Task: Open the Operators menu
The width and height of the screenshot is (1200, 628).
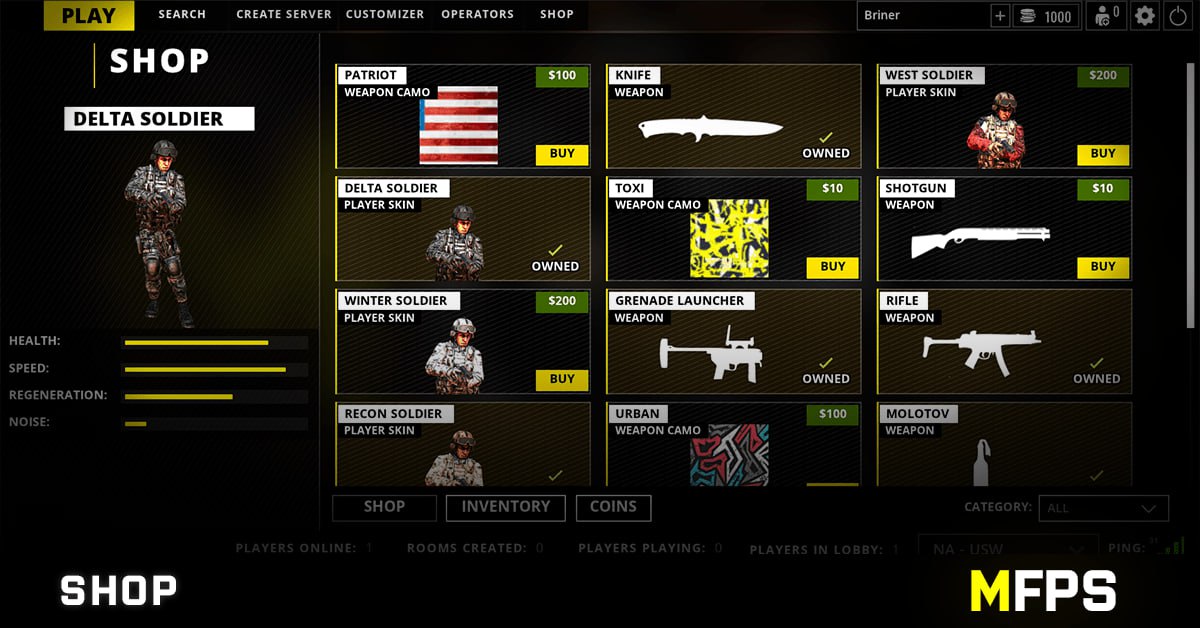Action: (478, 15)
